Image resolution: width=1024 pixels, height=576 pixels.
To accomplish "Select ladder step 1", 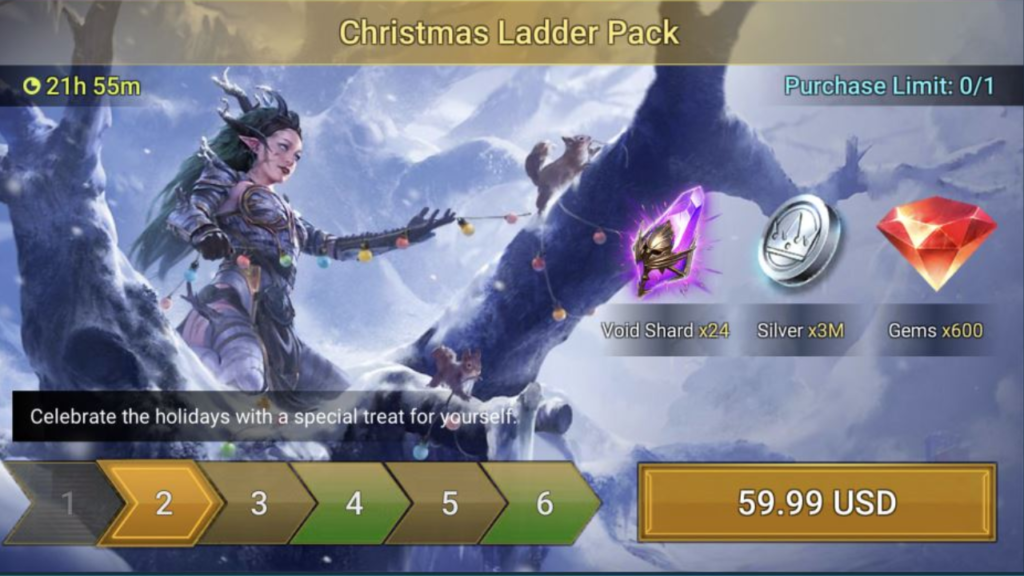I will click(66, 502).
